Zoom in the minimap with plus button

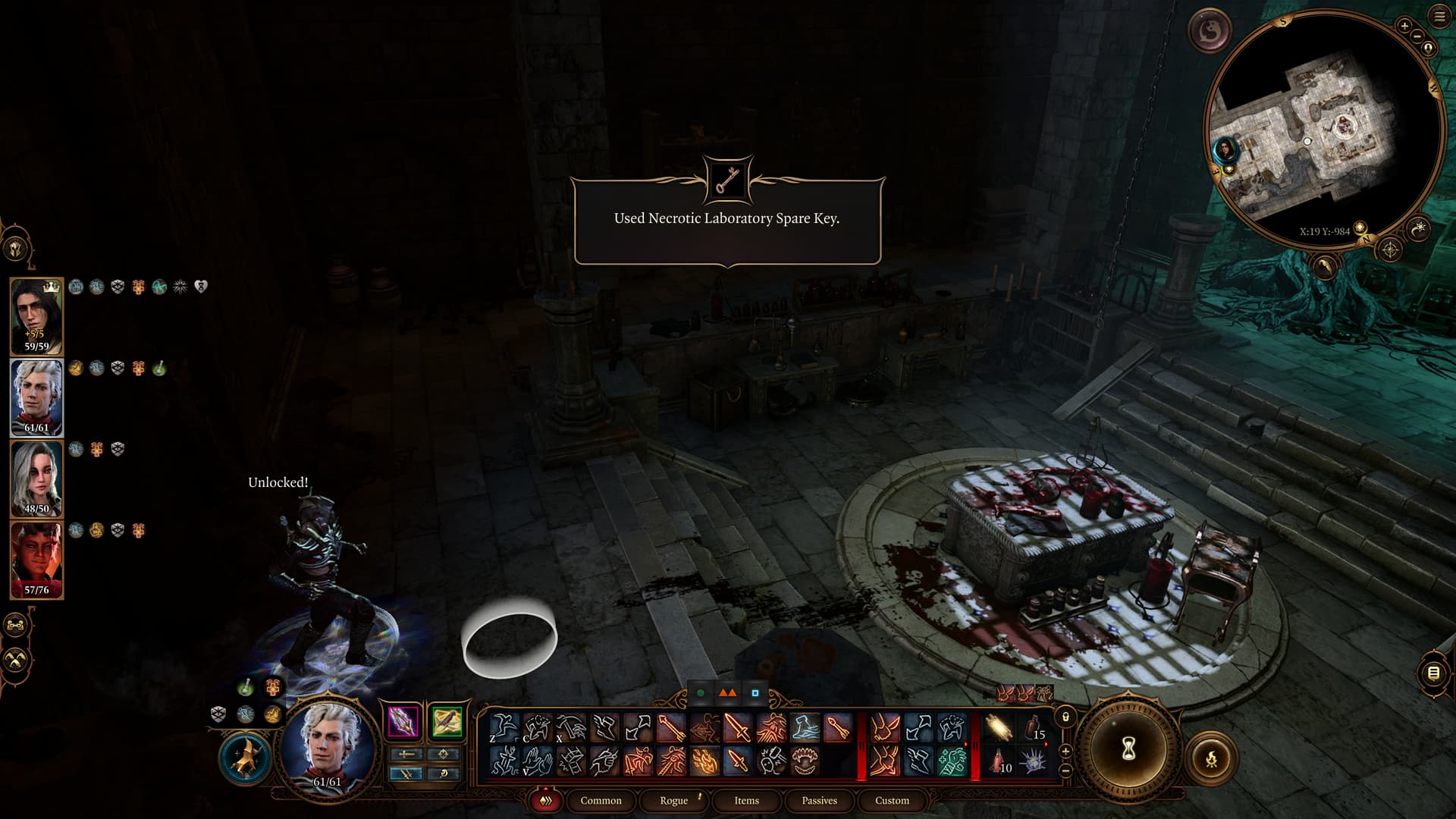tap(1404, 26)
